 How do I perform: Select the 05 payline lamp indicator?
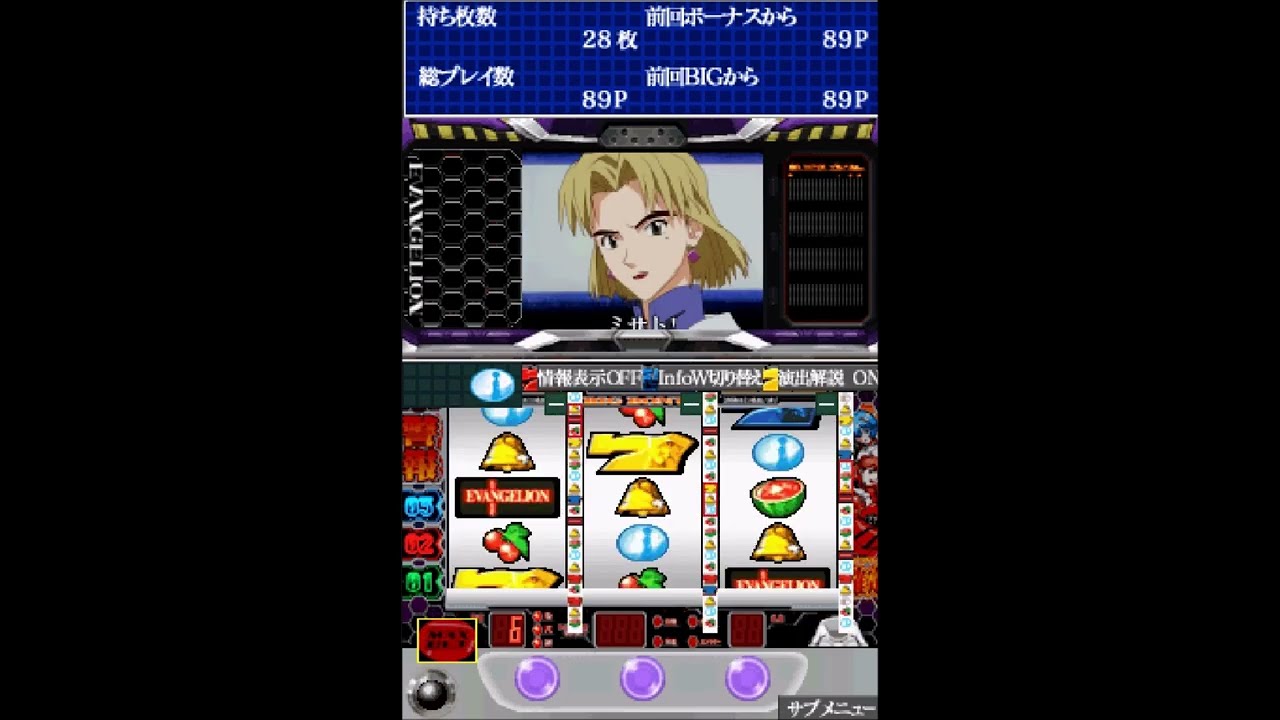(421, 505)
